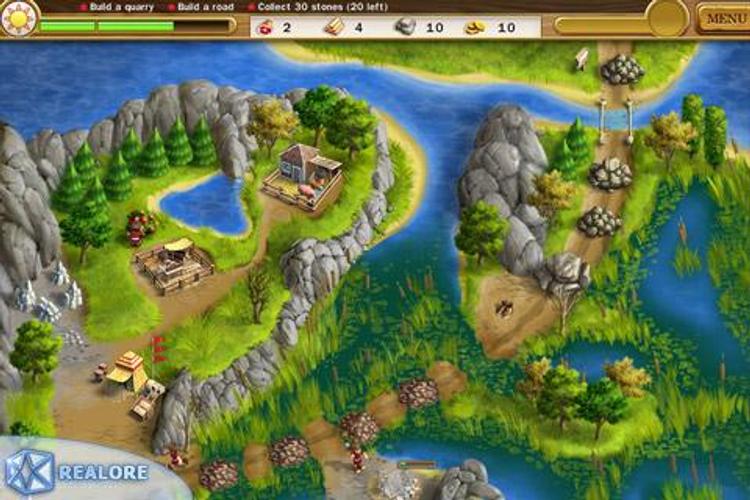This screenshot has width=750, height=500.
Task: Click the sun icon in the corner
Action: coord(18,16)
